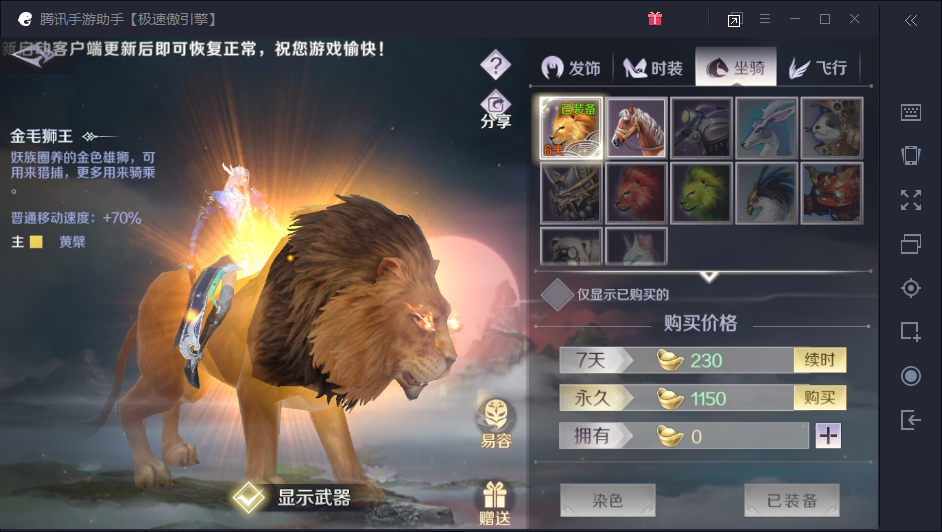Viewport: 942px width, 532px height.
Task: Open the 时装 tab
Action: tap(654, 67)
